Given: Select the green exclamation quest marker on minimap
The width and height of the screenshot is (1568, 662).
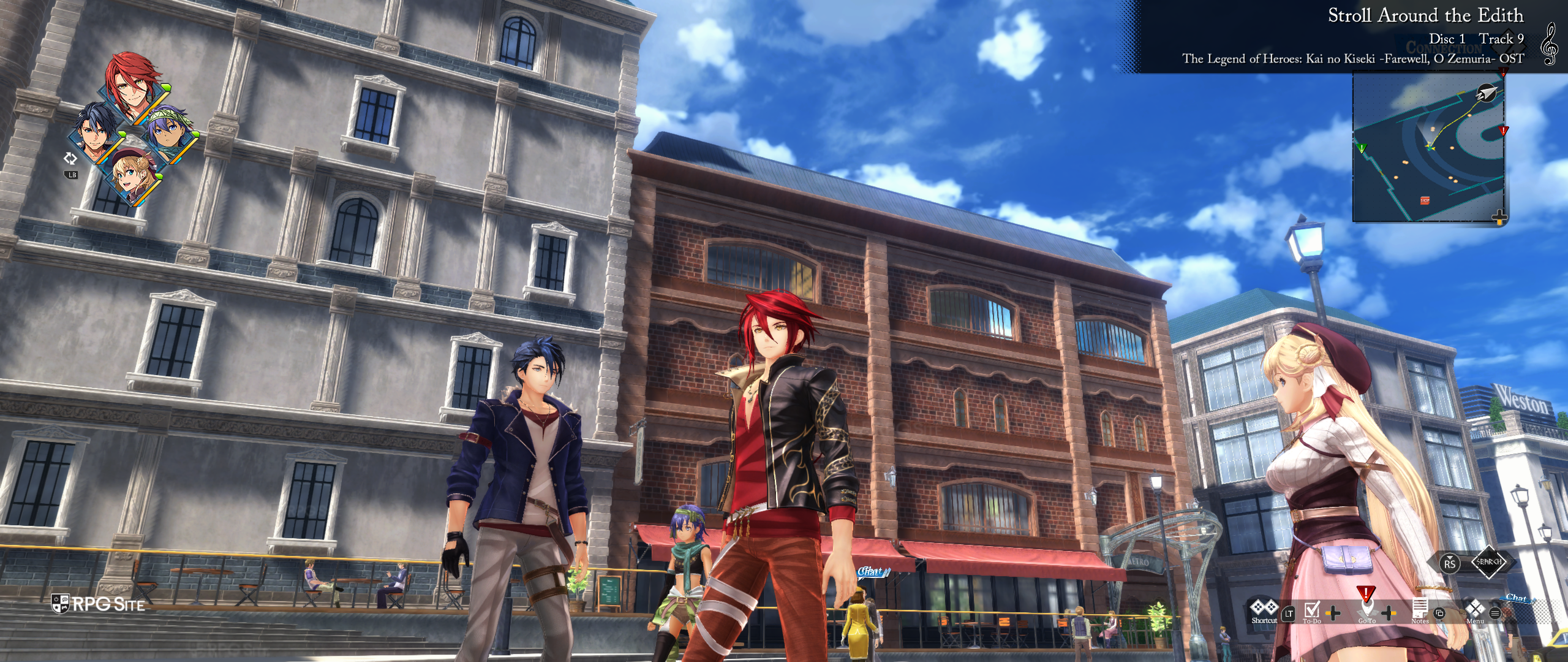Looking at the screenshot, I should click(1362, 148).
